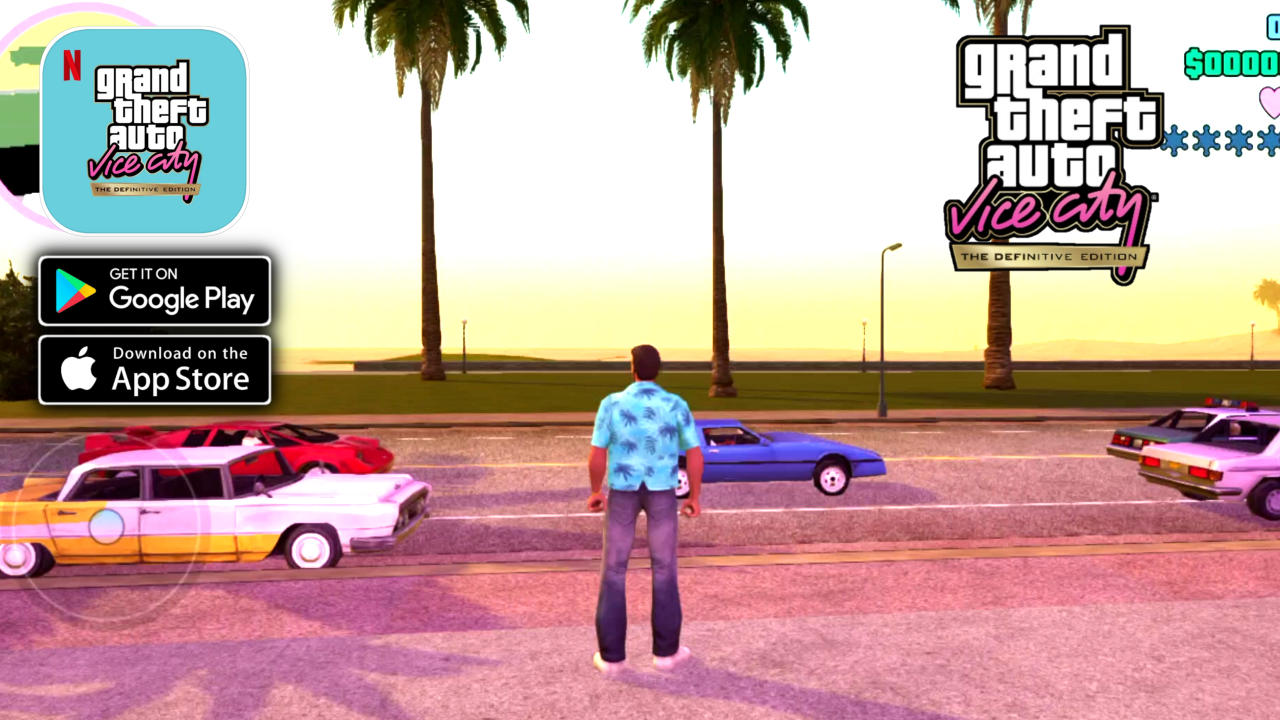This screenshot has width=1280, height=720.
Task: Click the Google Play triangle logo
Action: [69, 291]
